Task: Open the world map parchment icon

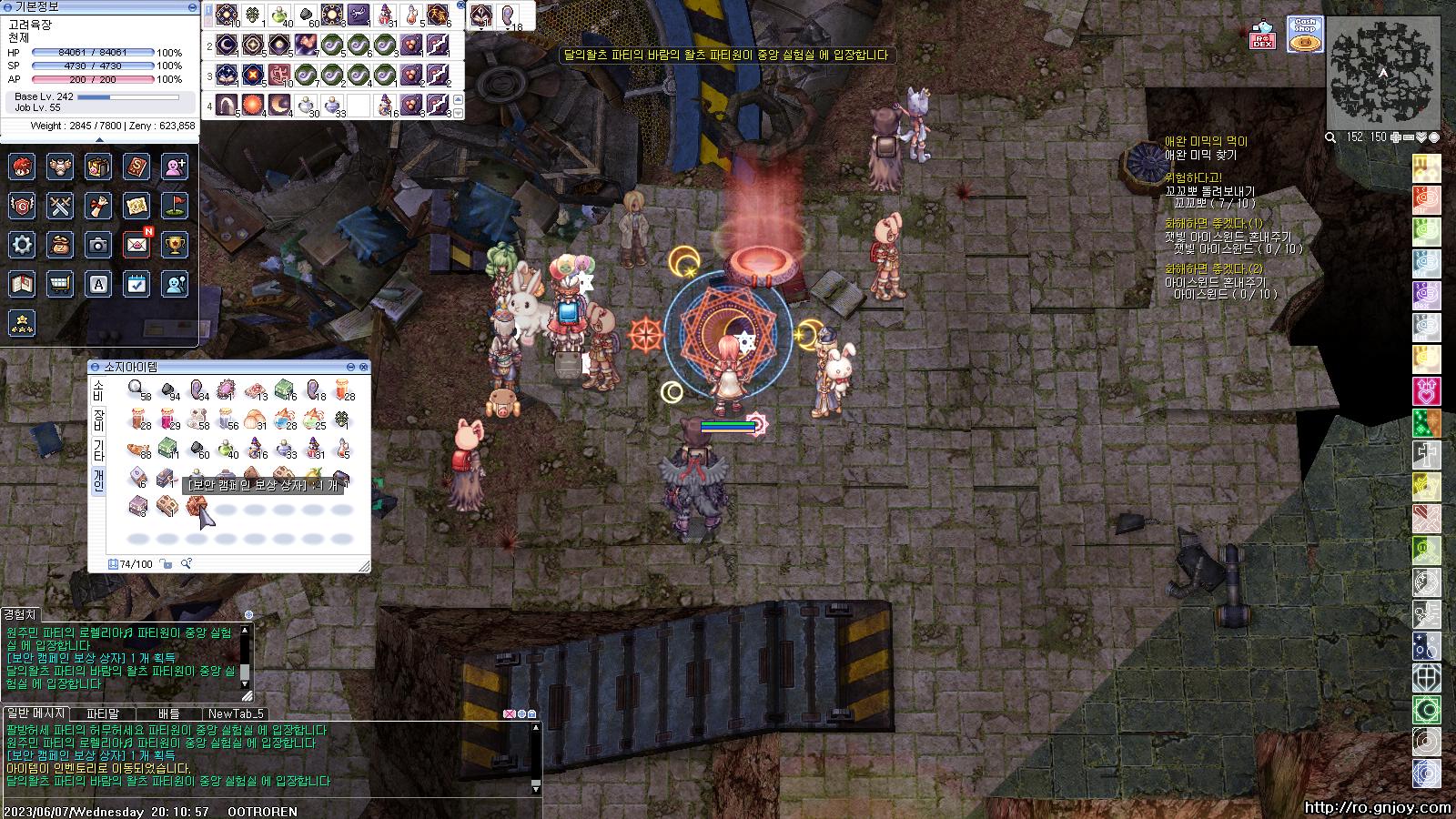Action: click(x=136, y=206)
